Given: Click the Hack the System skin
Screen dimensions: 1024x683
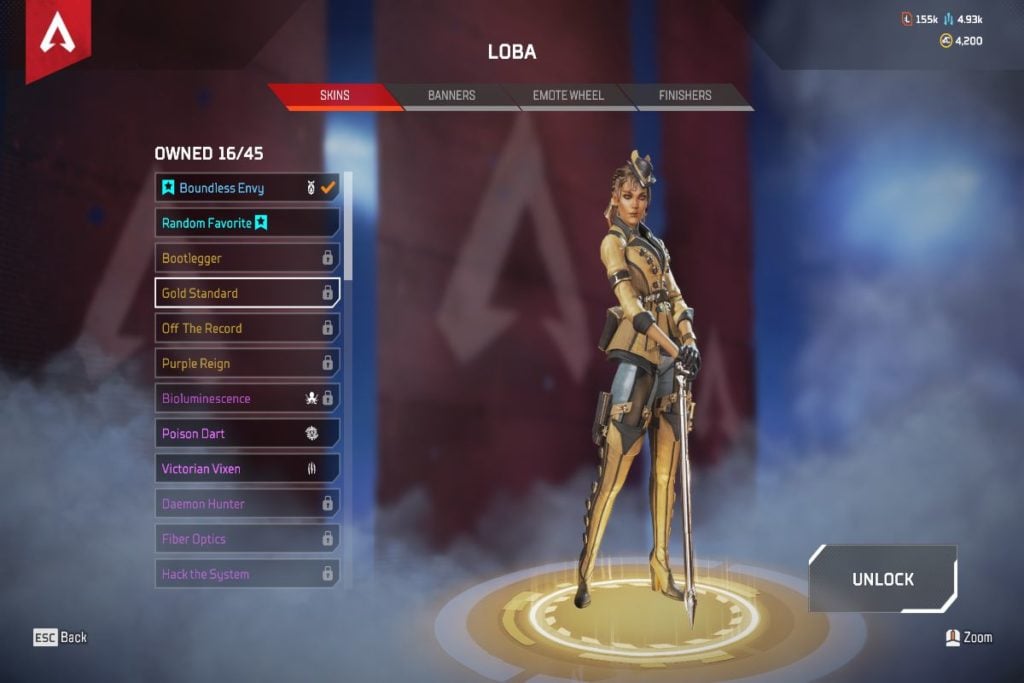Looking at the screenshot, I should coord(247,573).
